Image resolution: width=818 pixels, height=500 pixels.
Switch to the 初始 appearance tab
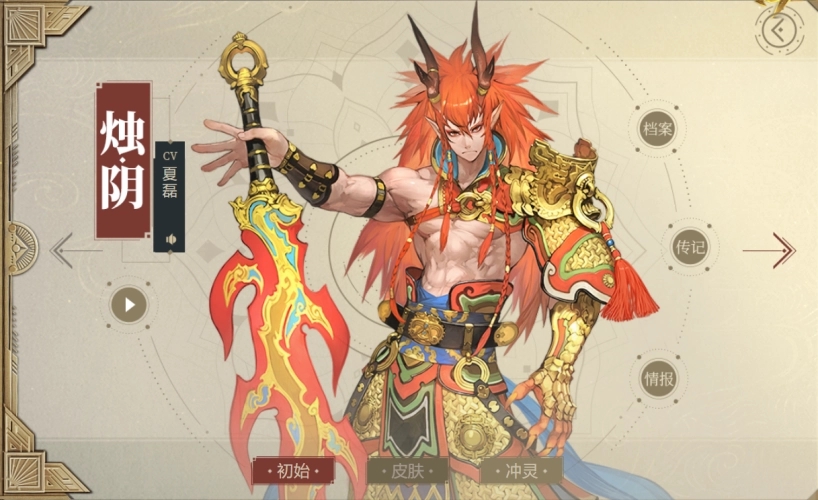coord(293,470)
